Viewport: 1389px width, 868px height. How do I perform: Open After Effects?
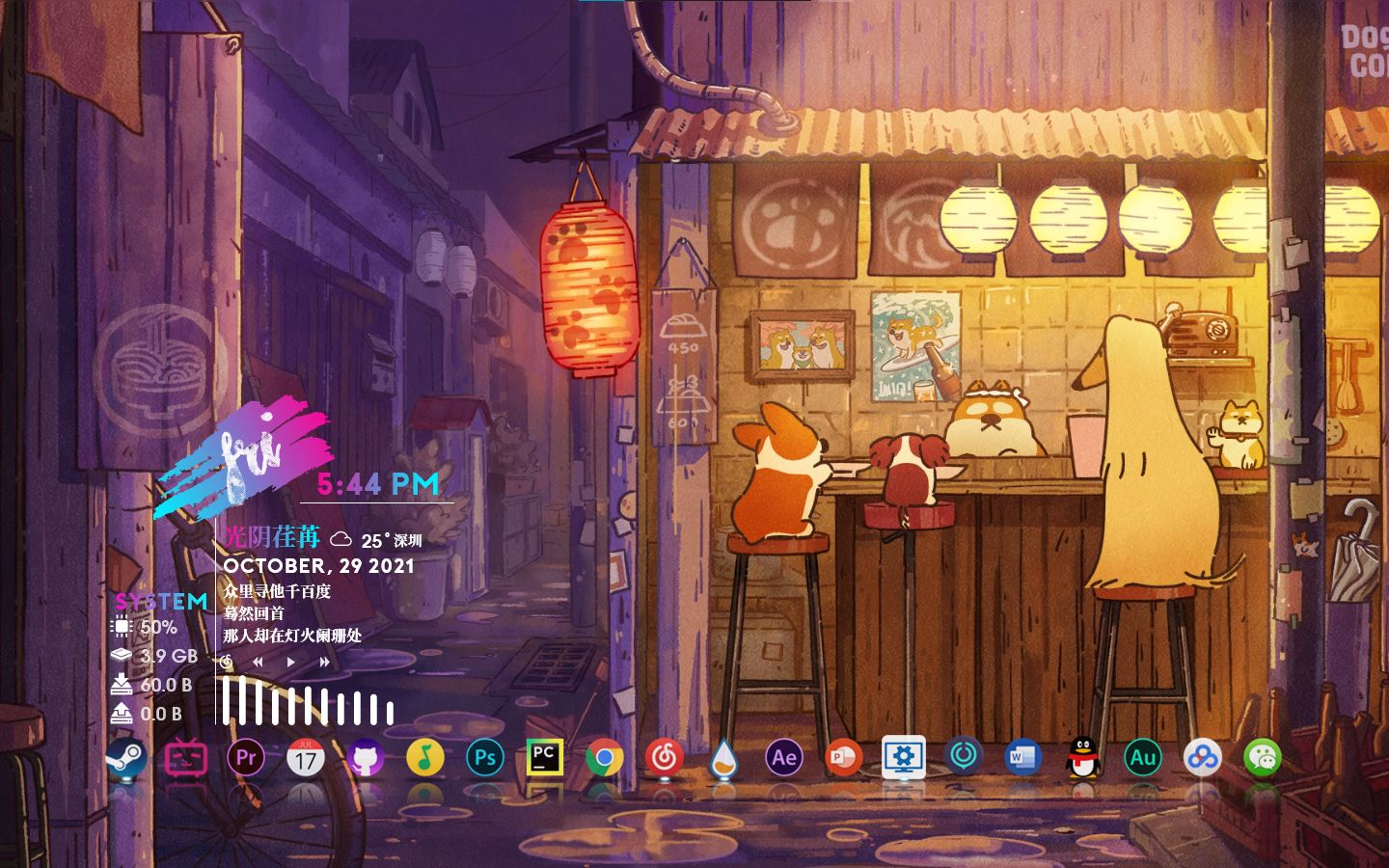pos(785,759)
